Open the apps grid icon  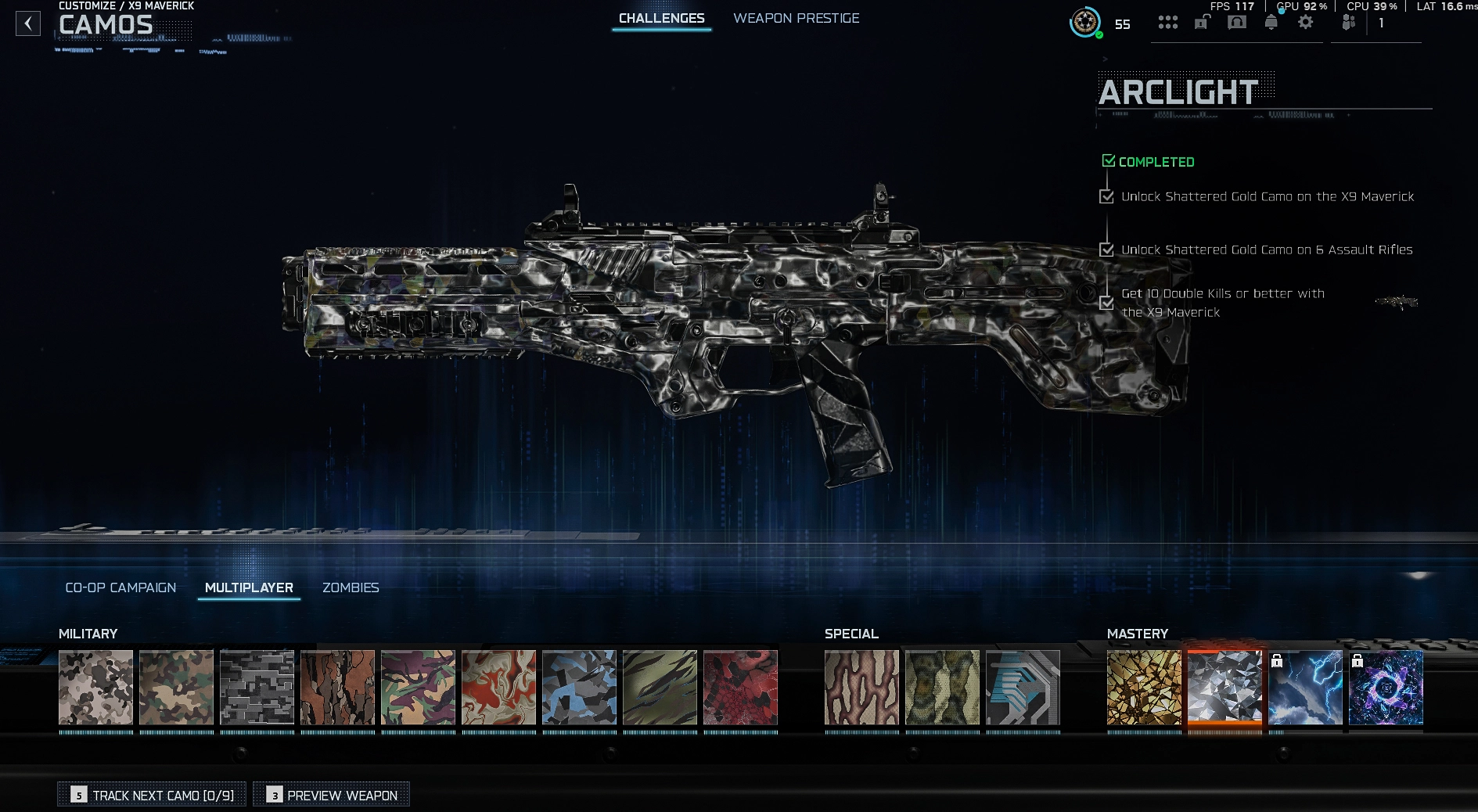click(1168, 23)
